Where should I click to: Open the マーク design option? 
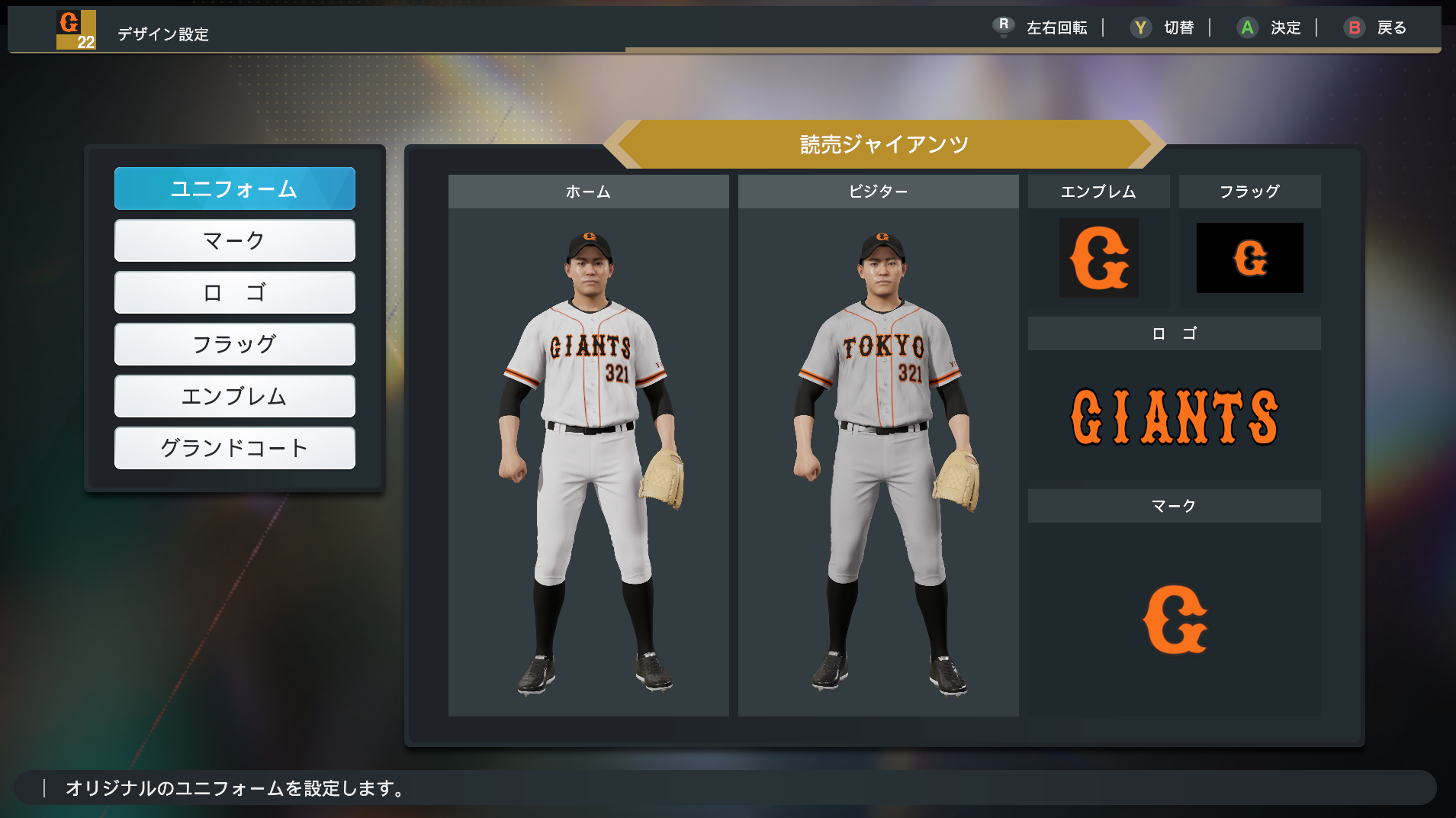234,240
